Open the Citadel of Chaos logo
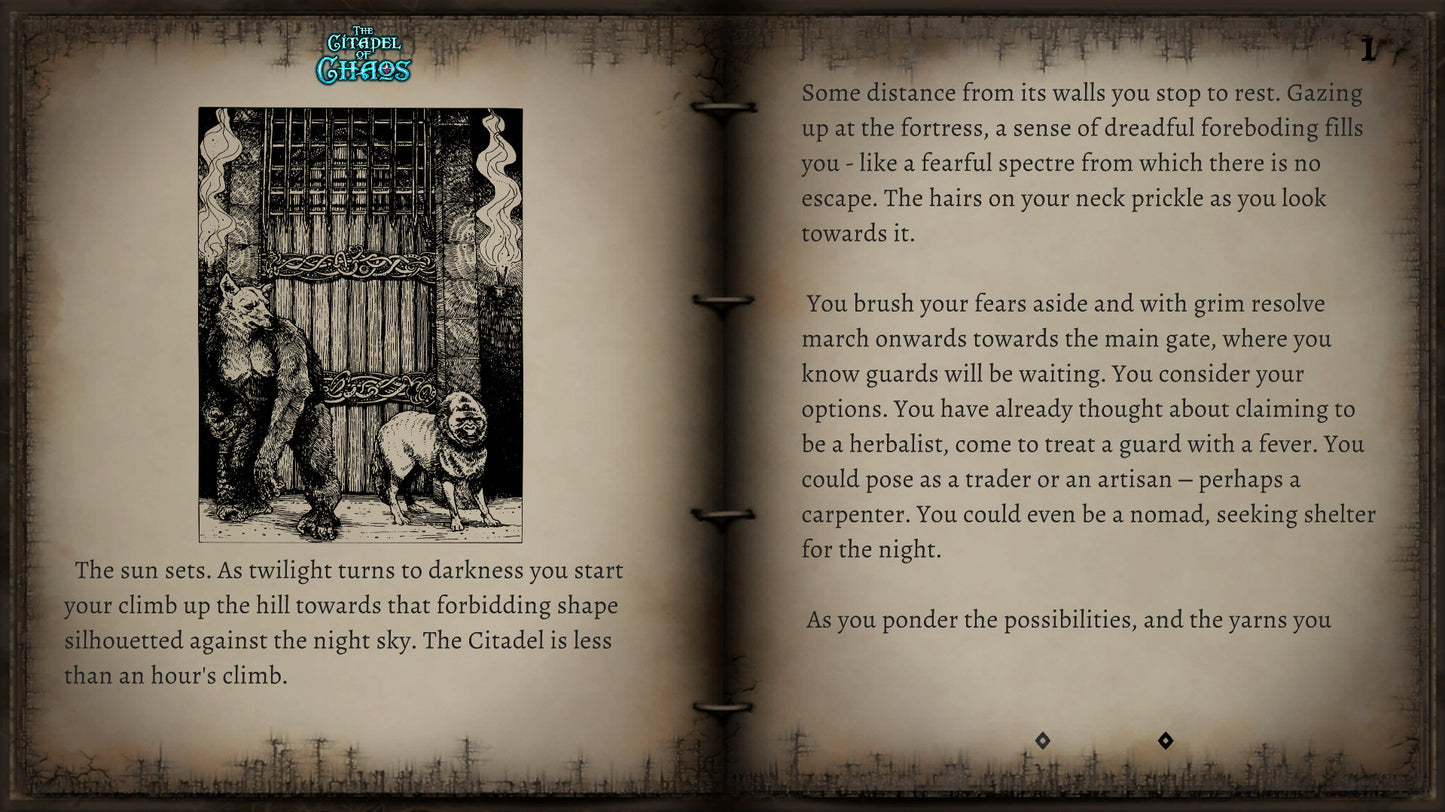The height and width of the screenshot is (812, 1445). [x=363, y=56]
